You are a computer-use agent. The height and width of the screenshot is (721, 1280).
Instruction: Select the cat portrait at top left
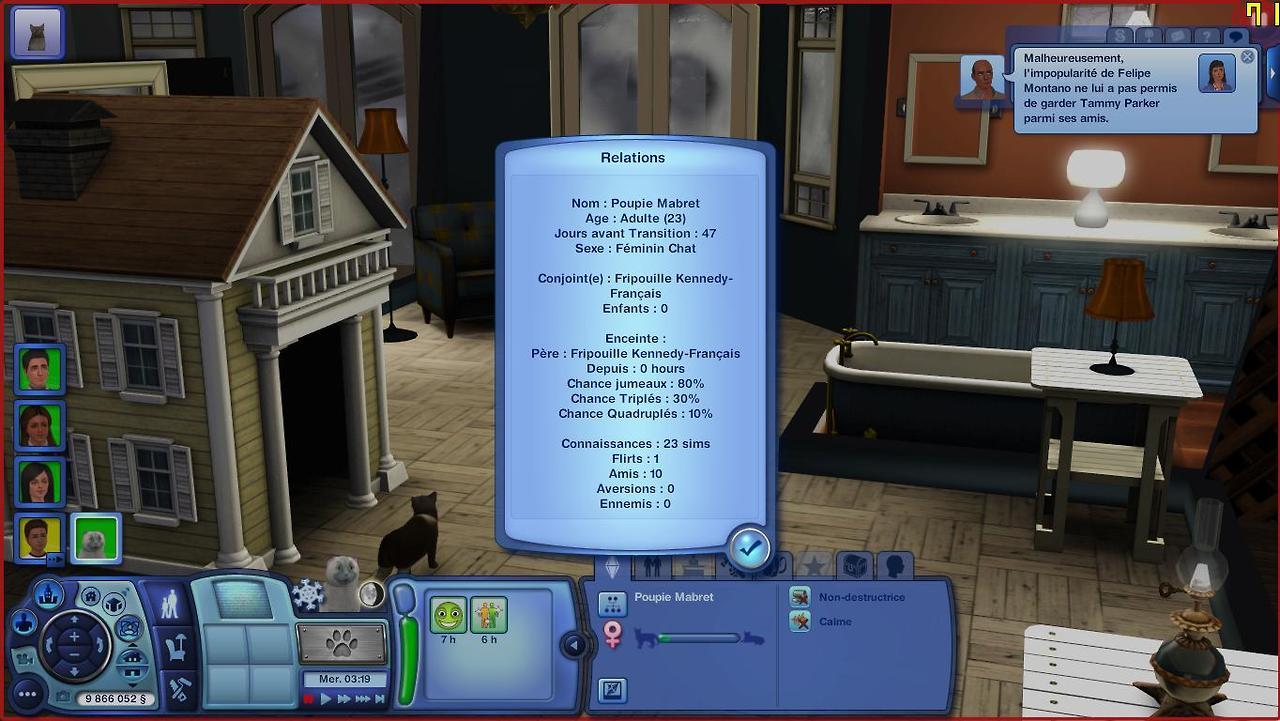[x=37, y=33]
